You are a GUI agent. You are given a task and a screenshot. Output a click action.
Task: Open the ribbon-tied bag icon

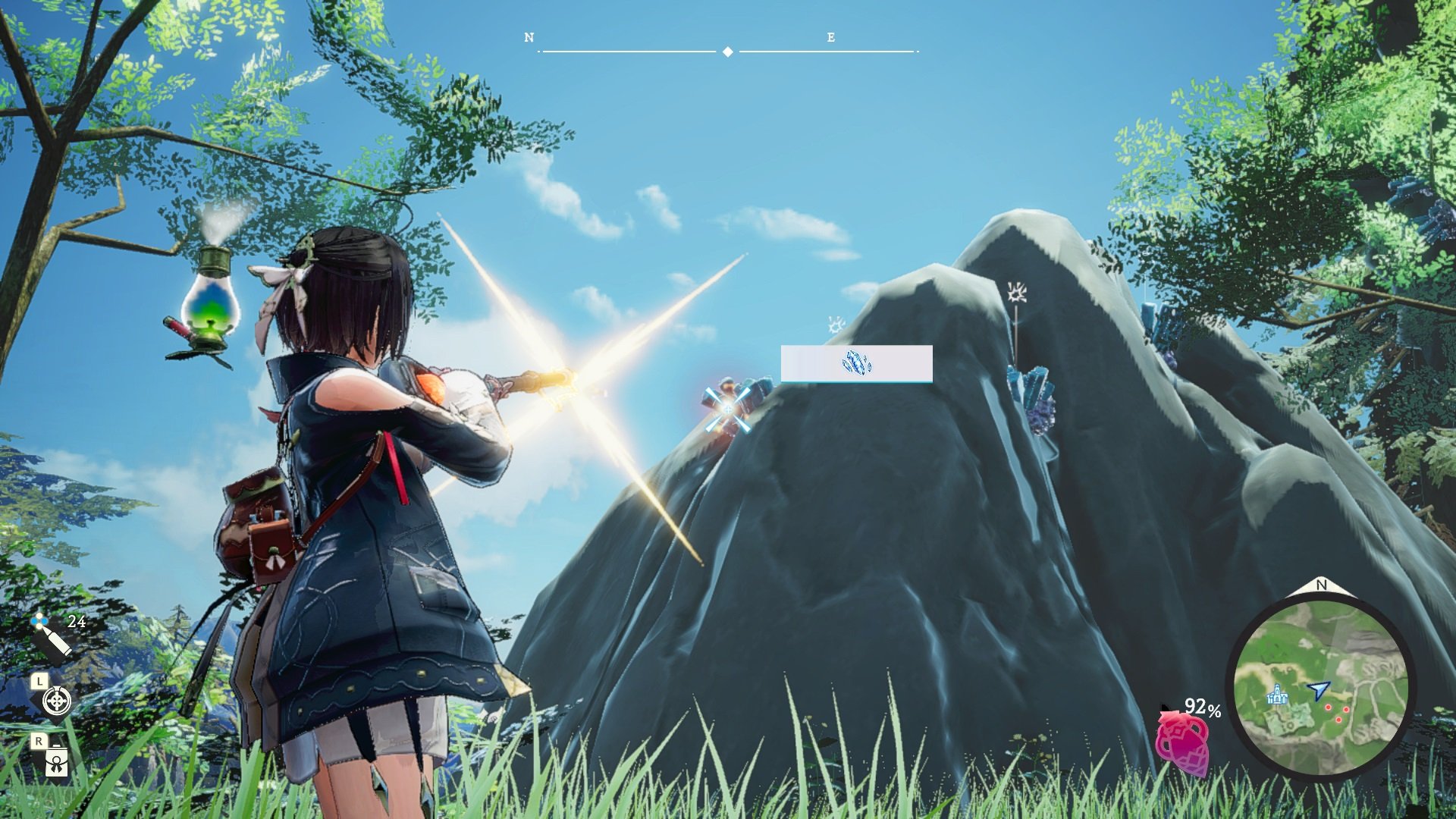click(57, 761)
